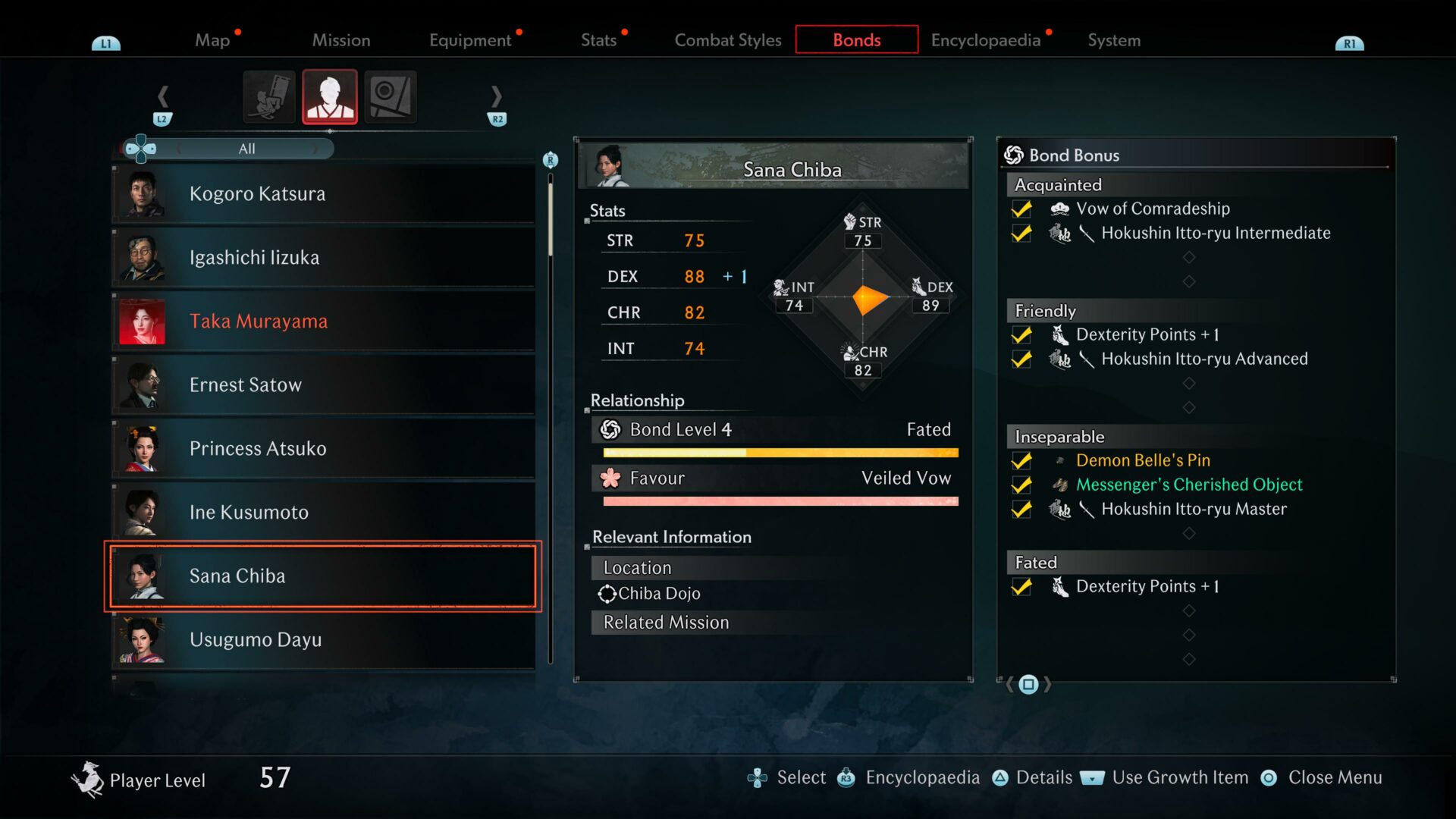Select Kogoro Katsura in the bonds list
Image resolution: width=1456 pixels, height=819 pixels.
(324, 194)
